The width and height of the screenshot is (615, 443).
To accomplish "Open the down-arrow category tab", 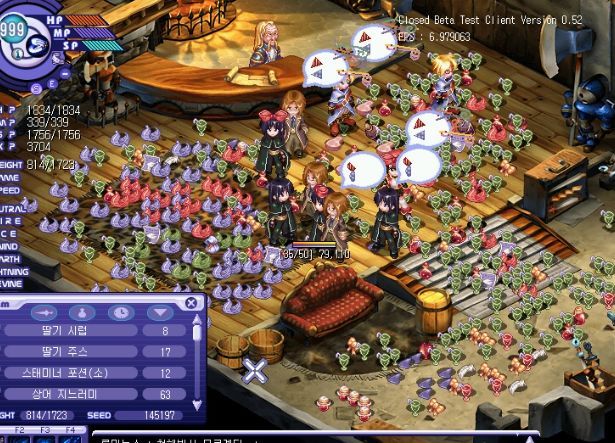I will pos(159,312).
